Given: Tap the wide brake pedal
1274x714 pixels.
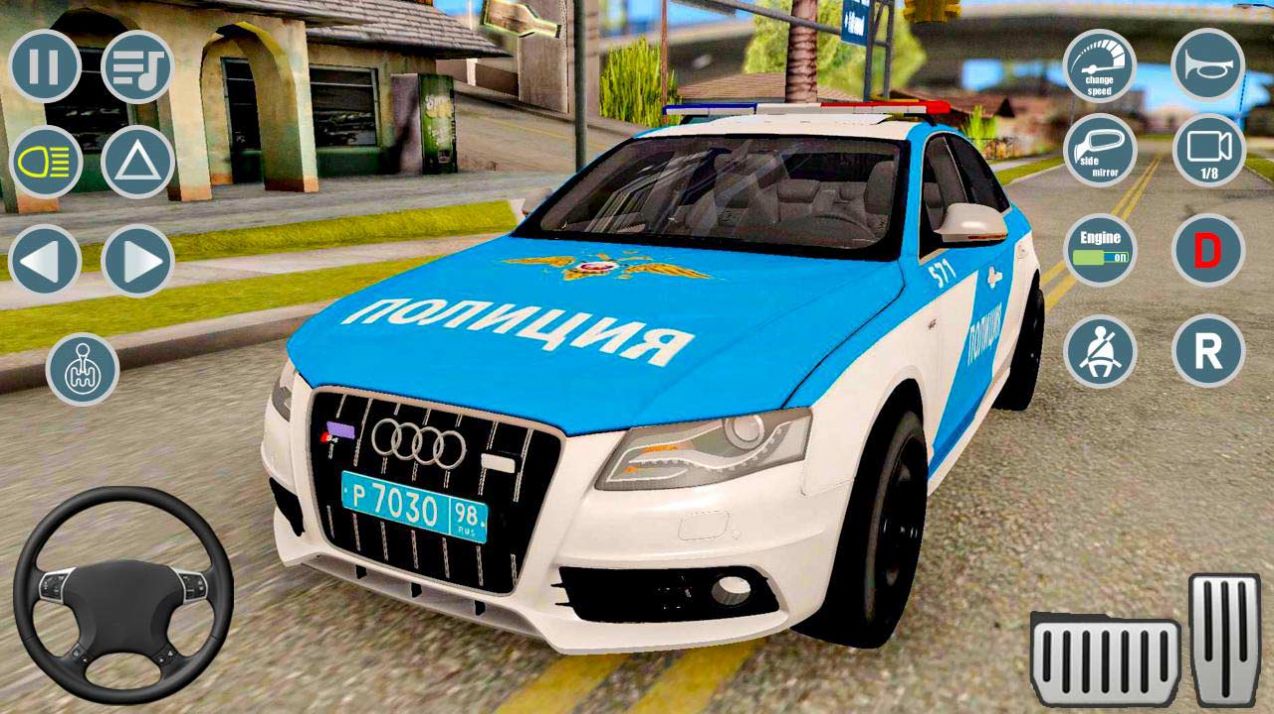Looking at the screenshot, I should [x=1105, y=661].
